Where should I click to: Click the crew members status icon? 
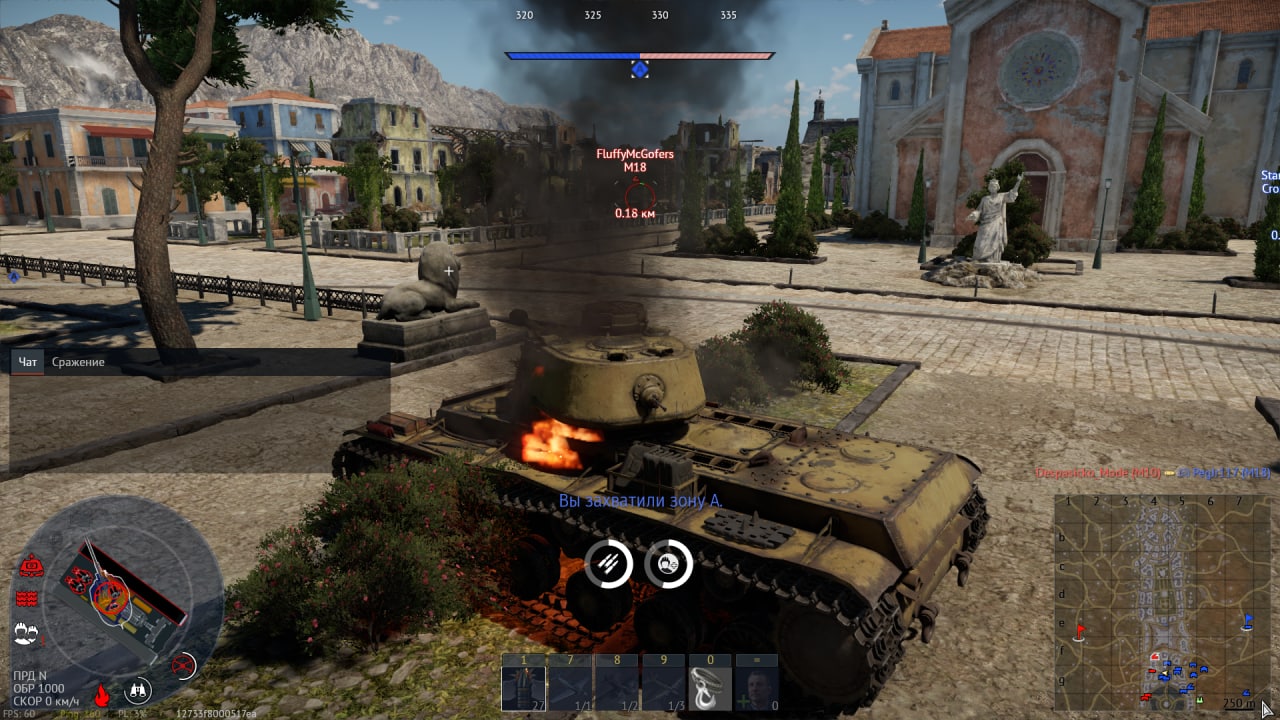(26, 632)
